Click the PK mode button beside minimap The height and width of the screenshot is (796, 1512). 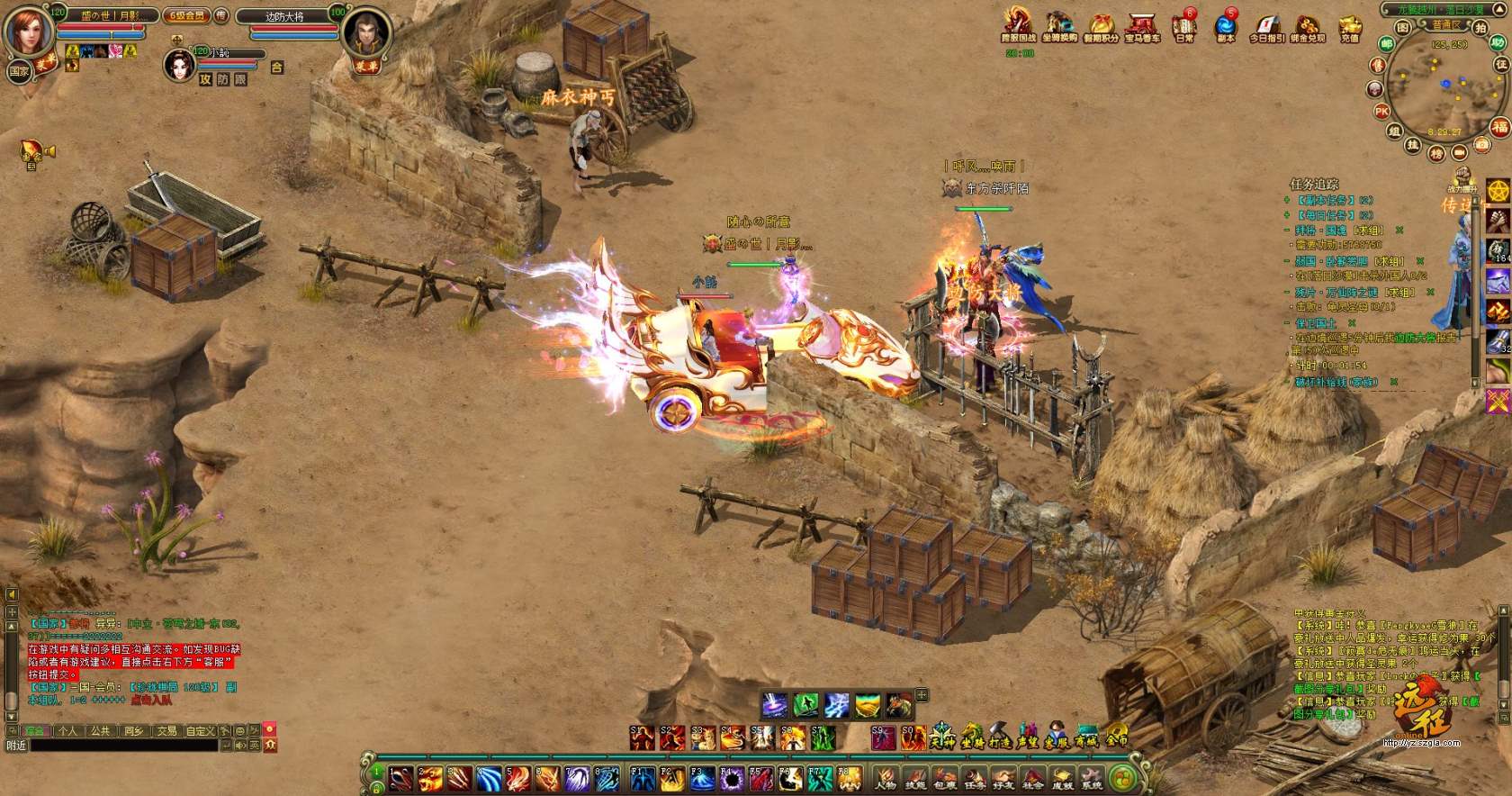pyautogui.click(x=1381, y=112)
